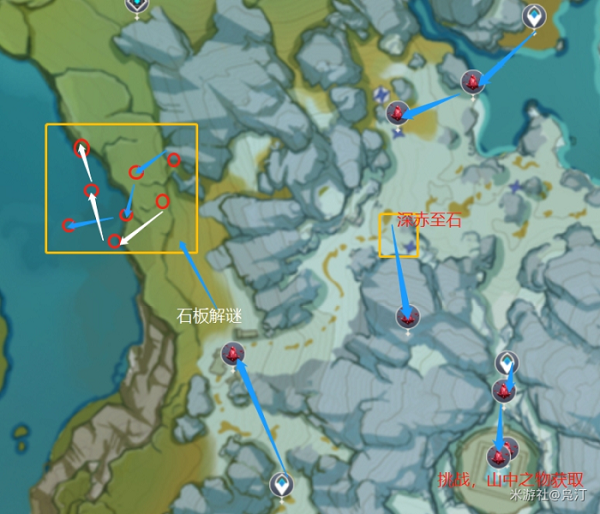Click the red marker on the circular arena
The height and width of the screenshot is (514, 600).
[498, 457]
